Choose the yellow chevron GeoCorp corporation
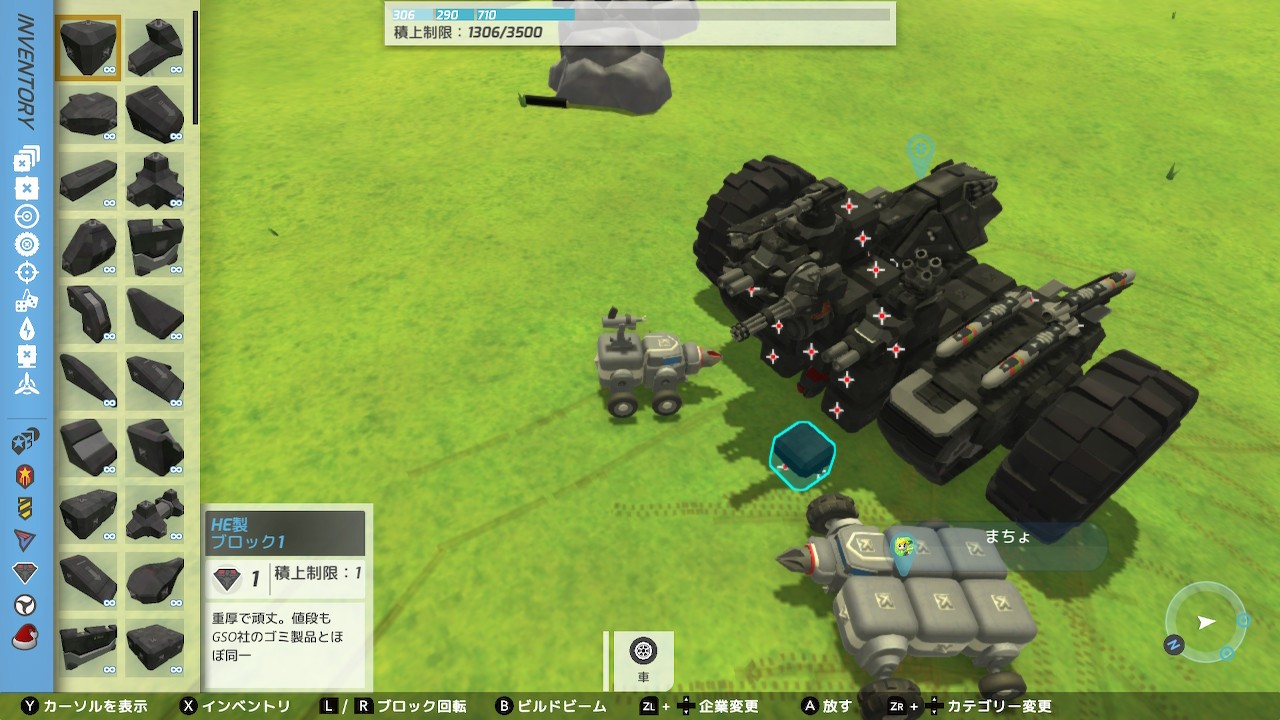Image resolution: width=1280 pixels, height=720 pixels. (27, 508)
